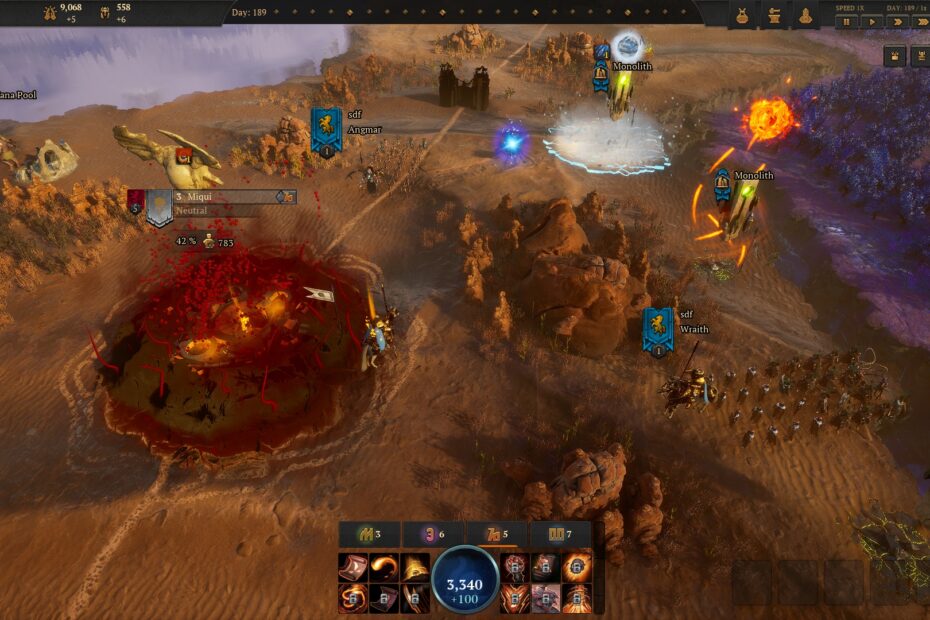The height and width of the screenshot is (620, 930).
Task: Open the anvil and hammer menu
Action: [x=773, y=16]
